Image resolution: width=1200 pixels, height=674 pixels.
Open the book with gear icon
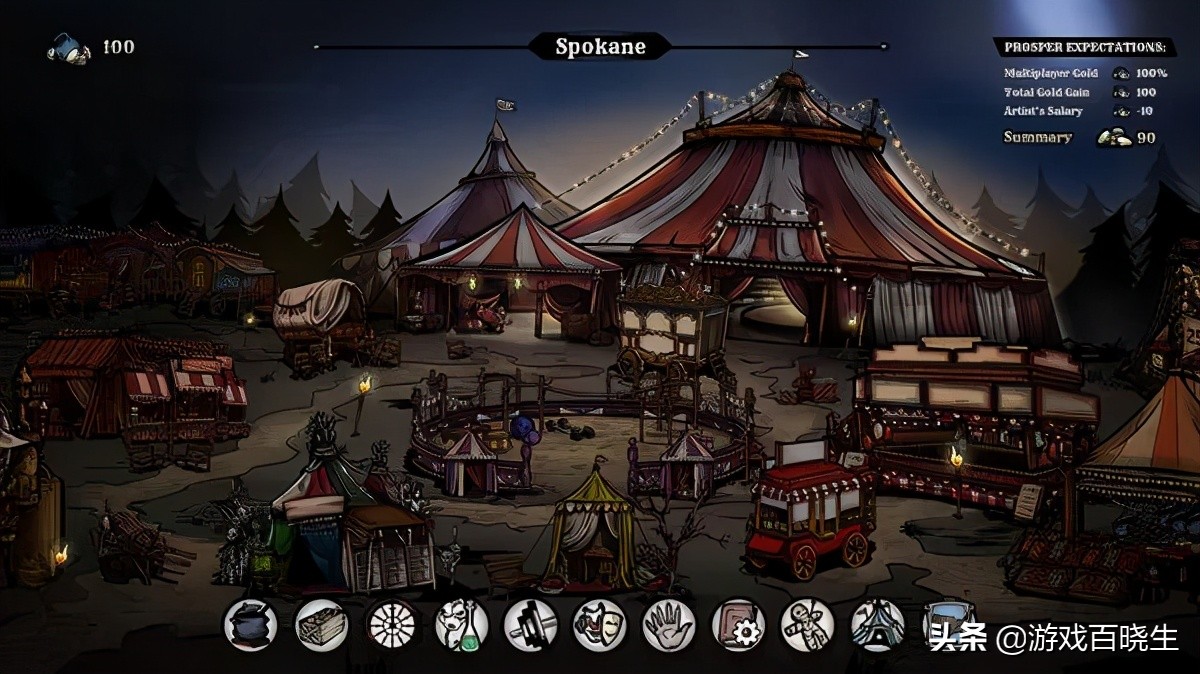click(x=738, y=625)
